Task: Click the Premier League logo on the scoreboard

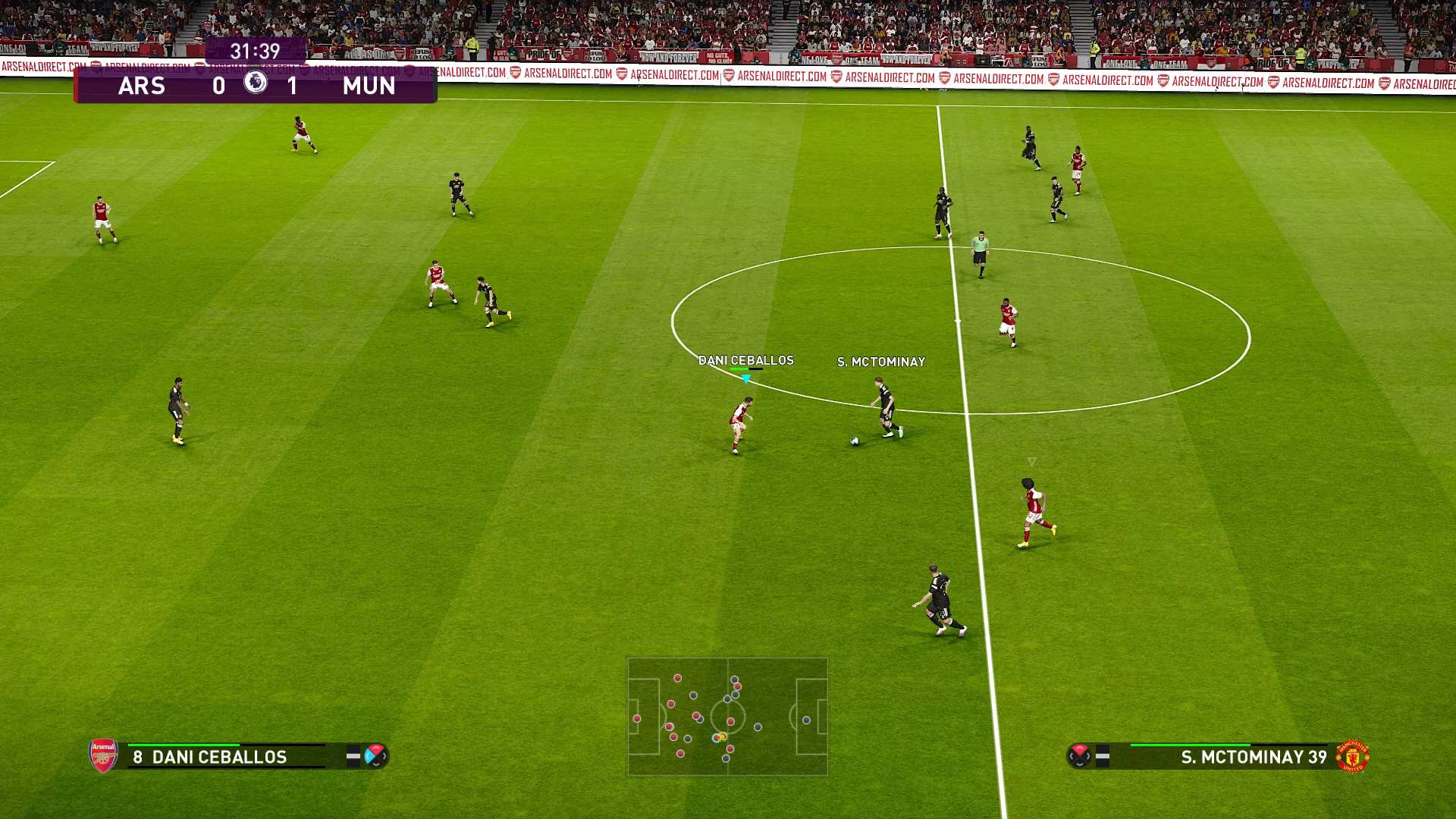Action: point(256,82)
